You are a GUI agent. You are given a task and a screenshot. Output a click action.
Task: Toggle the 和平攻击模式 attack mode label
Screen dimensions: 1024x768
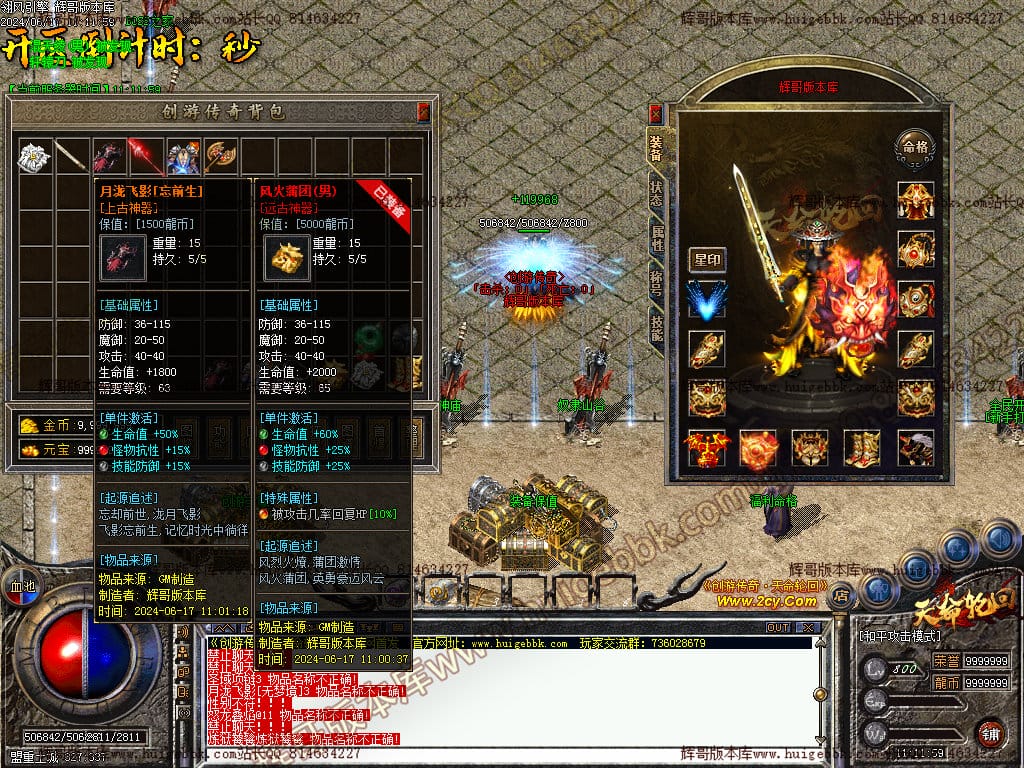pyautogui.click(x=900, y=635)
